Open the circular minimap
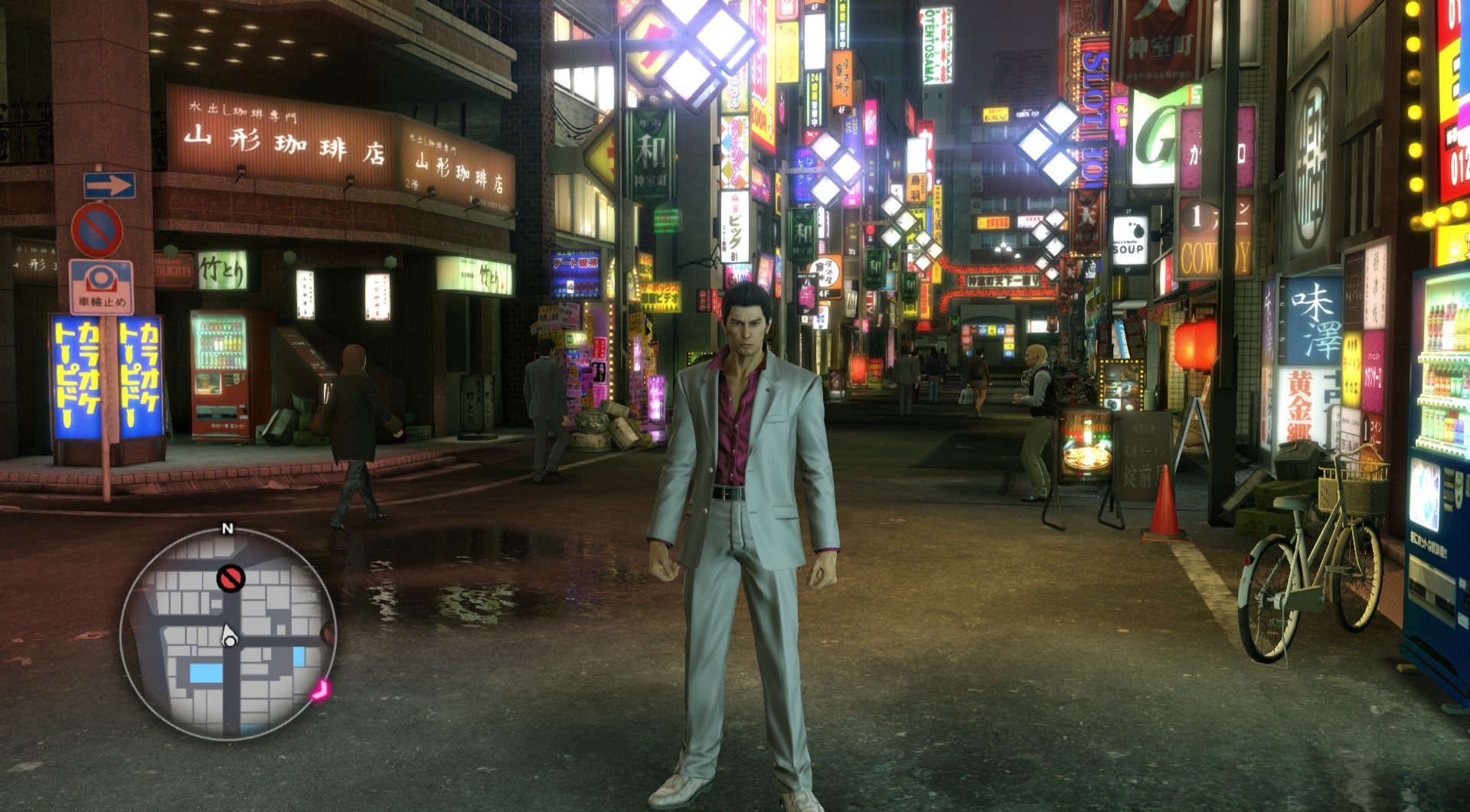The image size is (1470, 812). pos(228,632)
